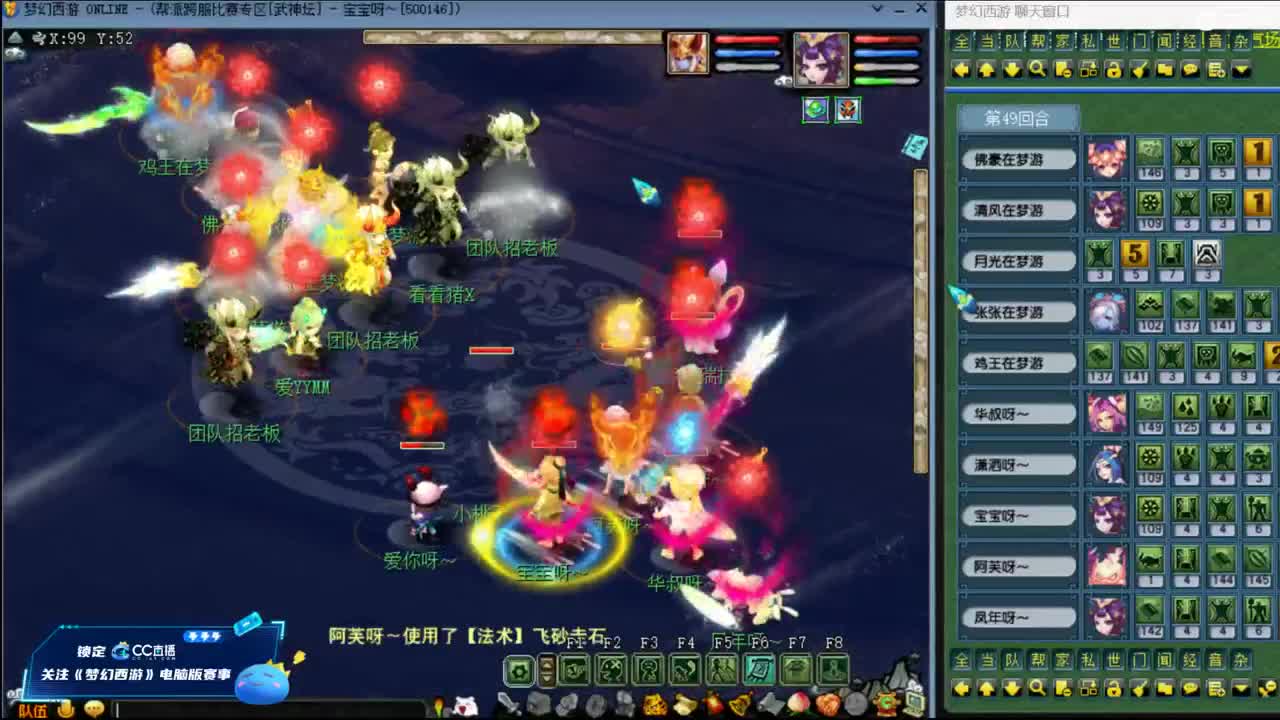Select the magnifier search icon in chat toolbar
The image size is (1280, 720).
[x=1036, y=69]
